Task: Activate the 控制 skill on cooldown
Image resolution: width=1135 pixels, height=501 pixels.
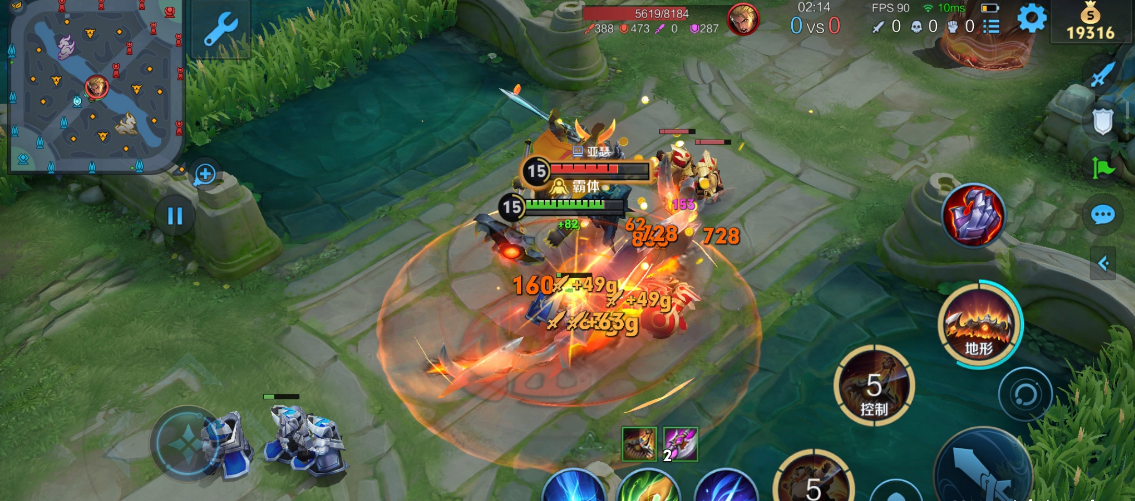Action: click(874, 385)
